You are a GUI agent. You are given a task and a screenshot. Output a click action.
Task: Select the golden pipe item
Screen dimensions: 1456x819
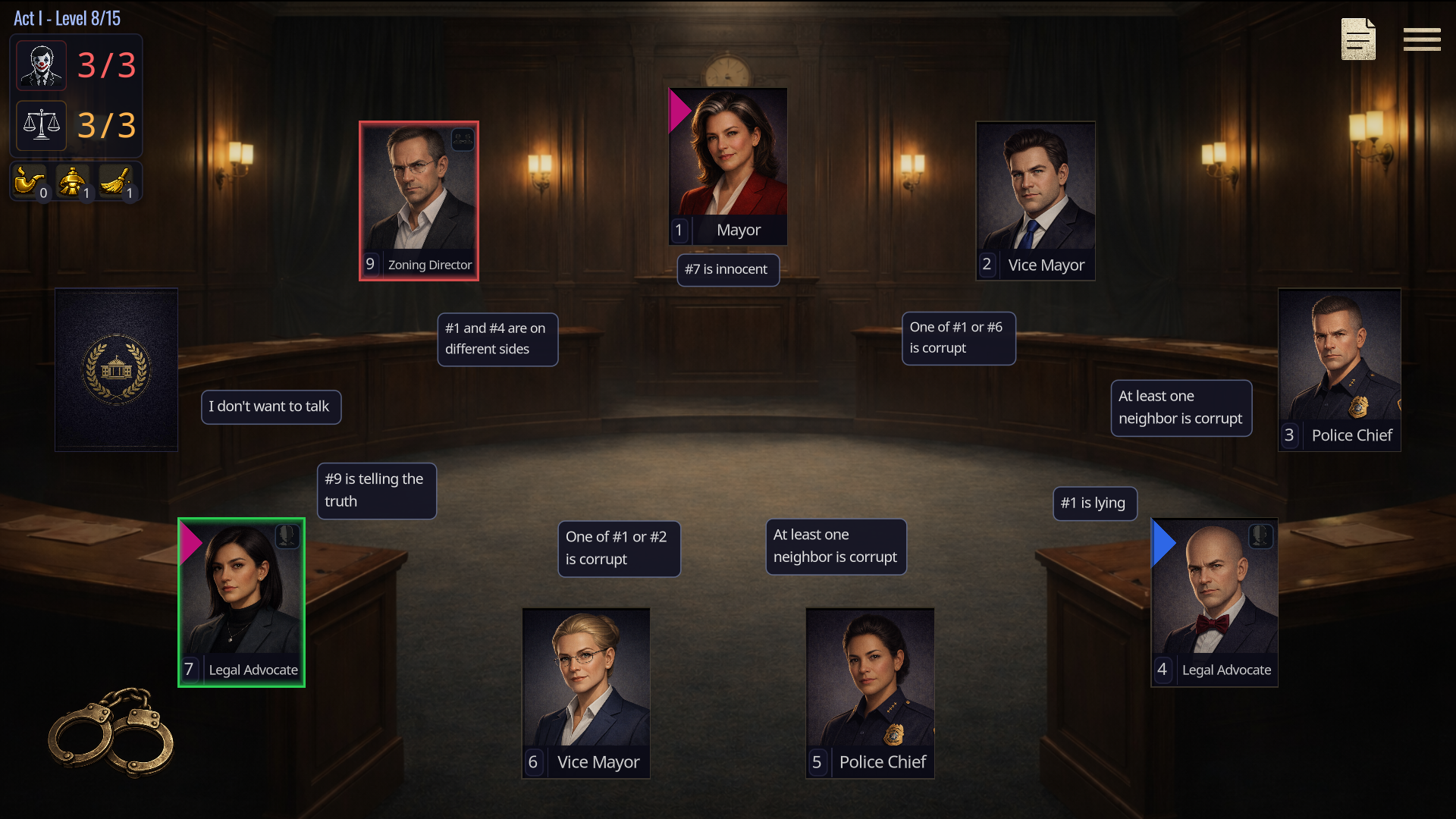point(29,180)
